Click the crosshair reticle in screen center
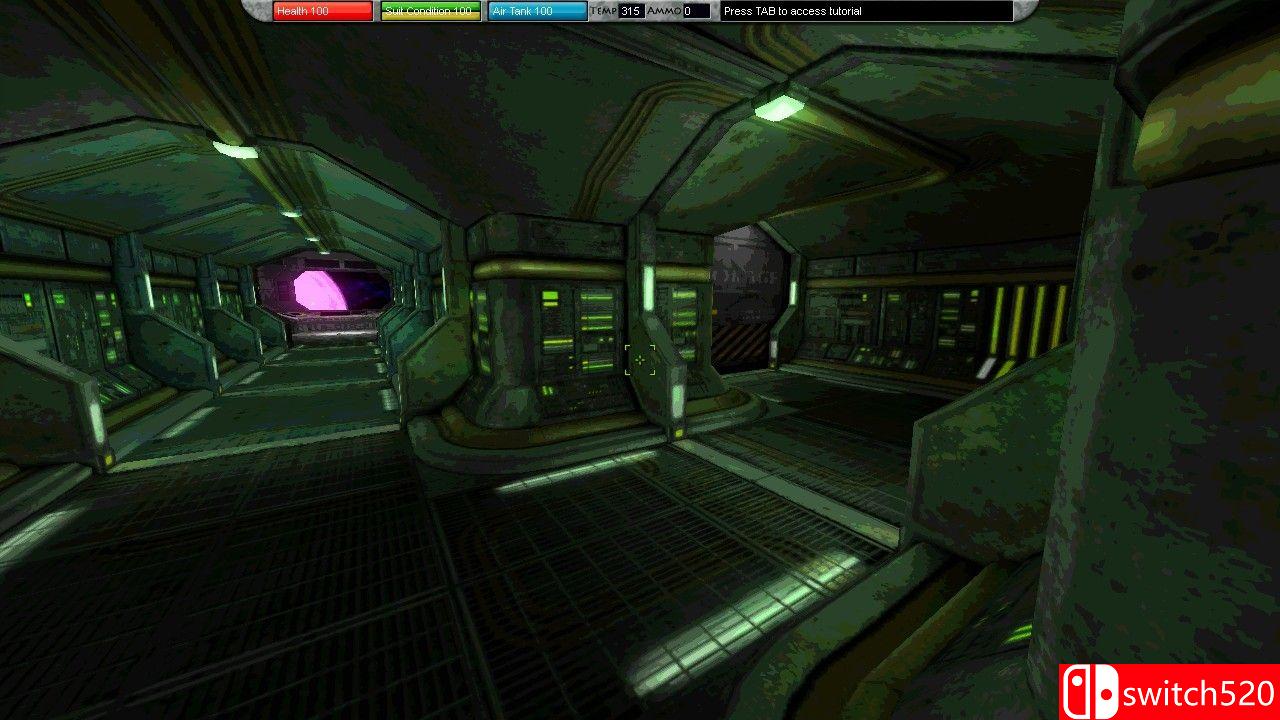 (x=640, y=360)
